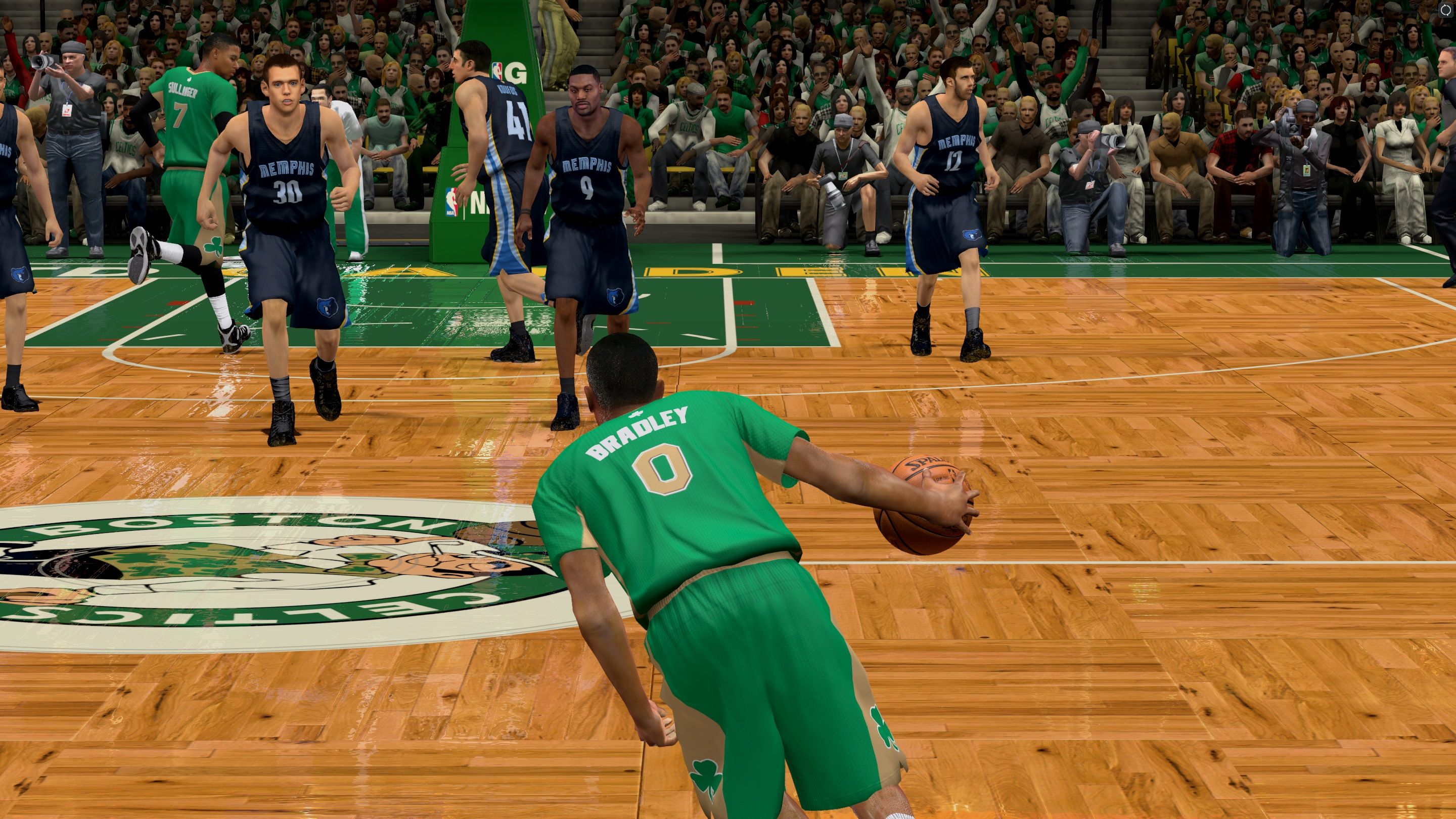Click the circular arrows refresh icon
The height and width of the screenshot is (819, 1456).
1445,10
